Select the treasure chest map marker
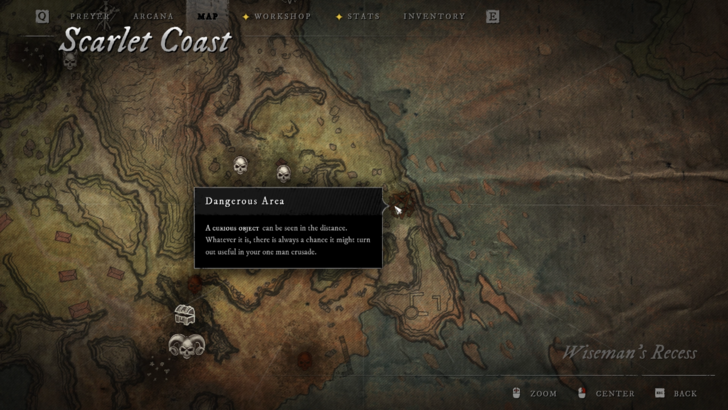Viewport: 728px width, 410px height. tap(184, 315)
